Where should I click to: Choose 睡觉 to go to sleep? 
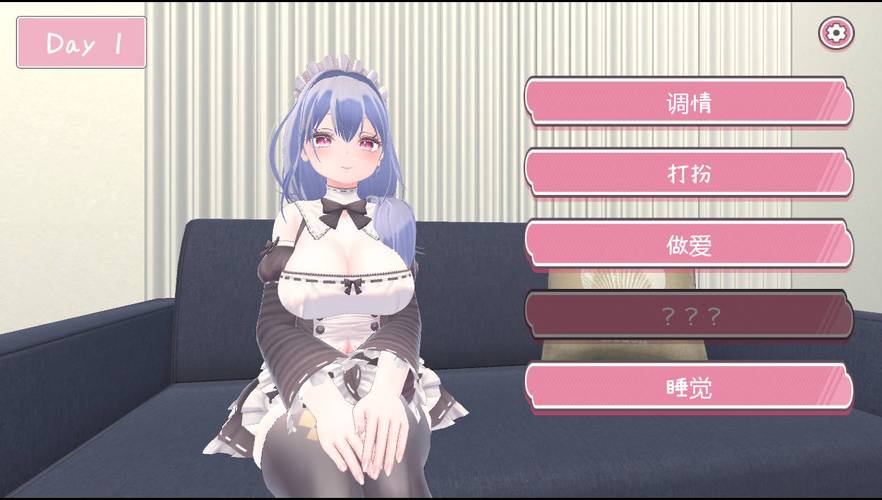(x=689, y=388)
